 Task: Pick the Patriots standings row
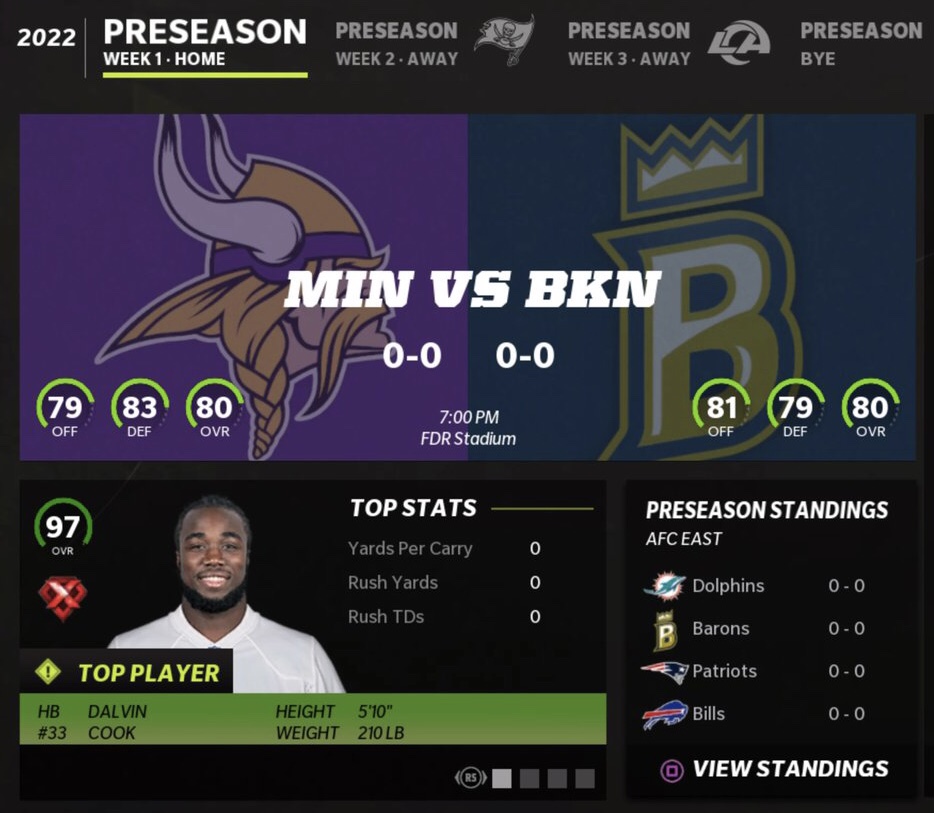(770, 671)
